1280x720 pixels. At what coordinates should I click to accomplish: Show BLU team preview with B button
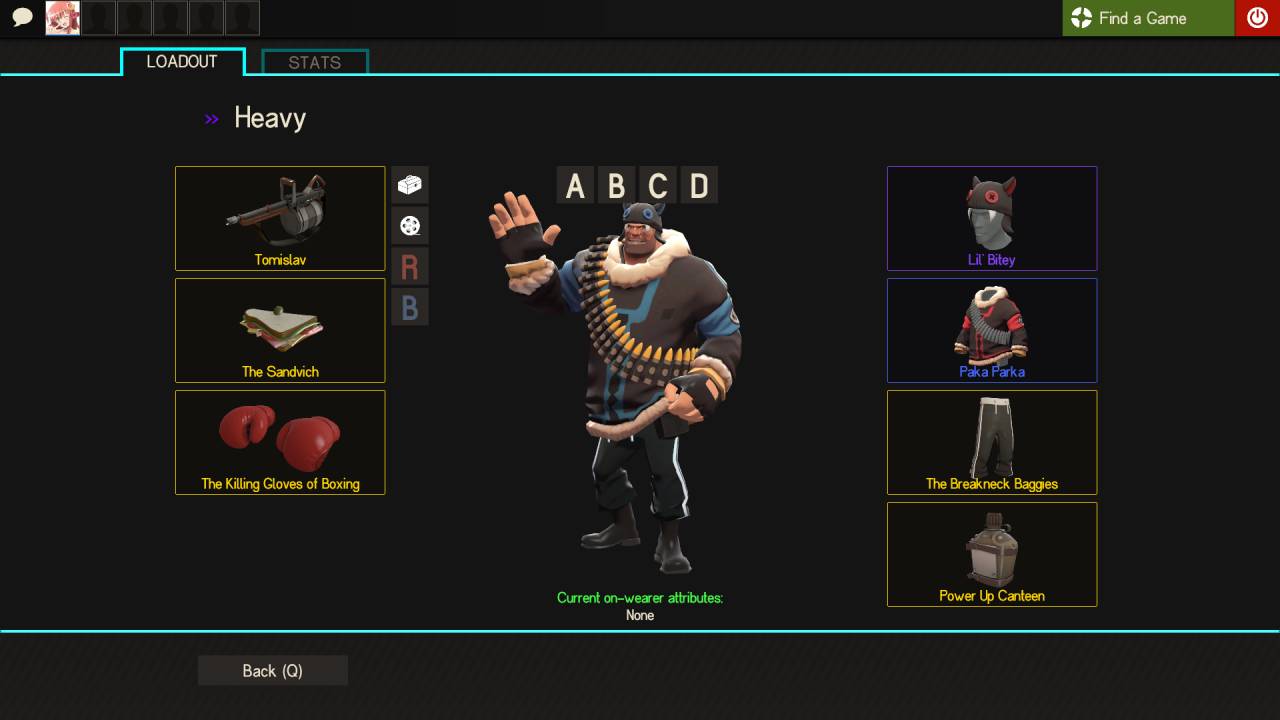pyautogui.click(x=410, y=307)
